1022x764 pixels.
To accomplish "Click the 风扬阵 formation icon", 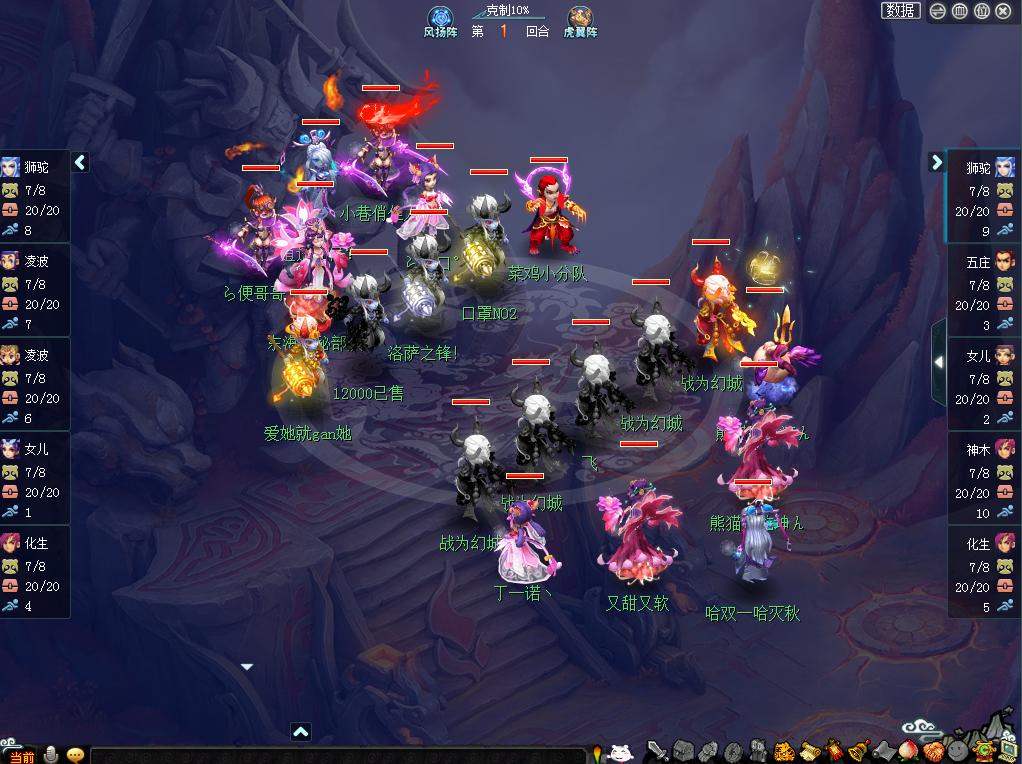I will [x=441, y=19].
